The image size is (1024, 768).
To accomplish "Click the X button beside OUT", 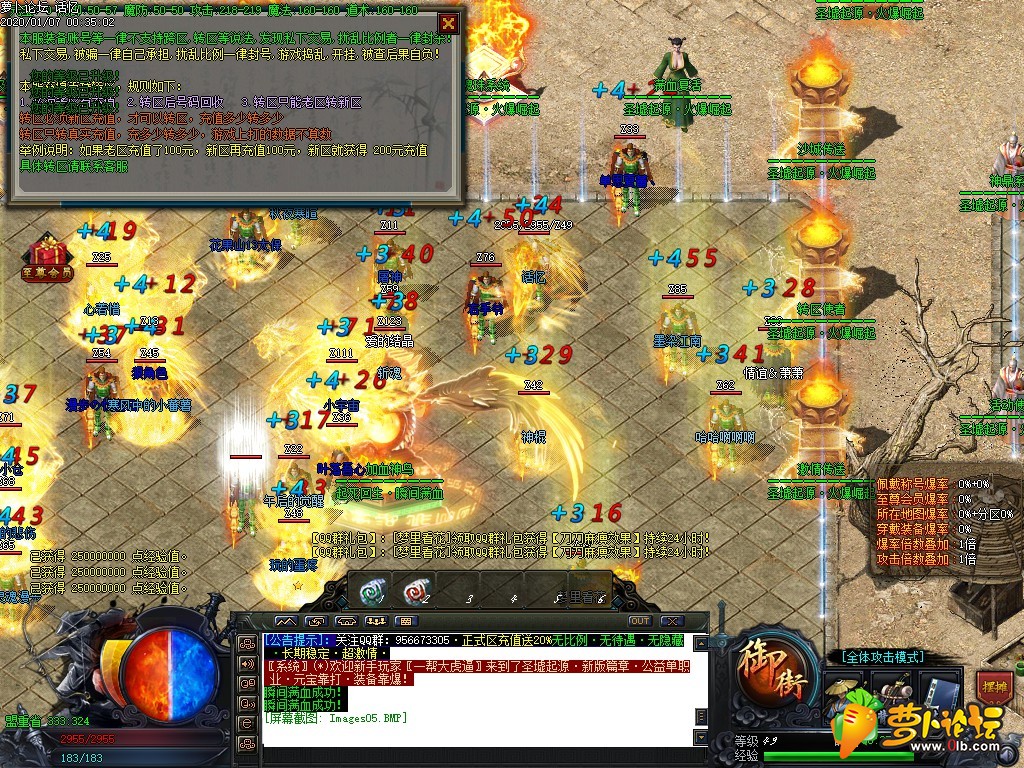I will 671,621.
